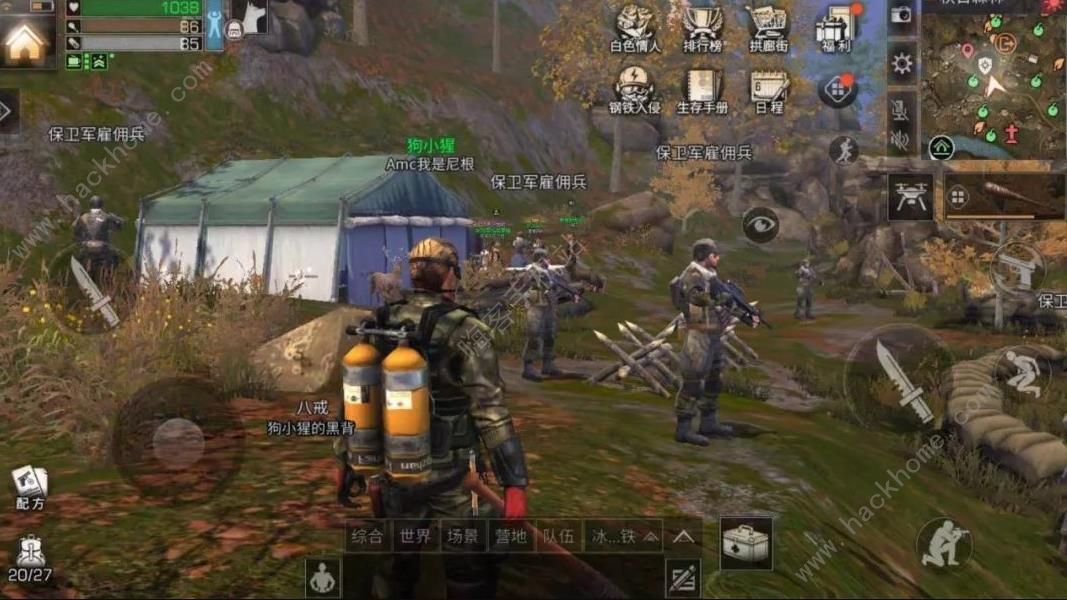The width and height of the screenshot is (1067, 600).
Task: Open the 排行榜 leaderboard trophy icon
Action: point(703,28)
